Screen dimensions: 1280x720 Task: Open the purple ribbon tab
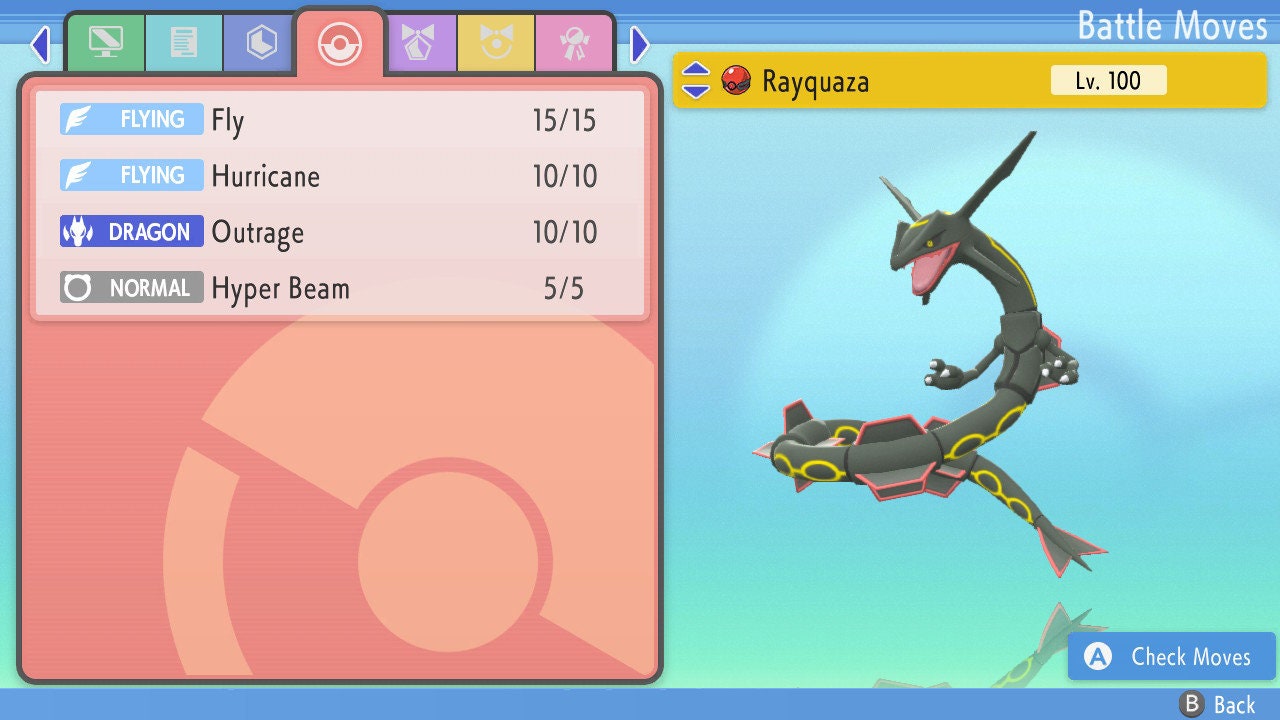[418, 43]
